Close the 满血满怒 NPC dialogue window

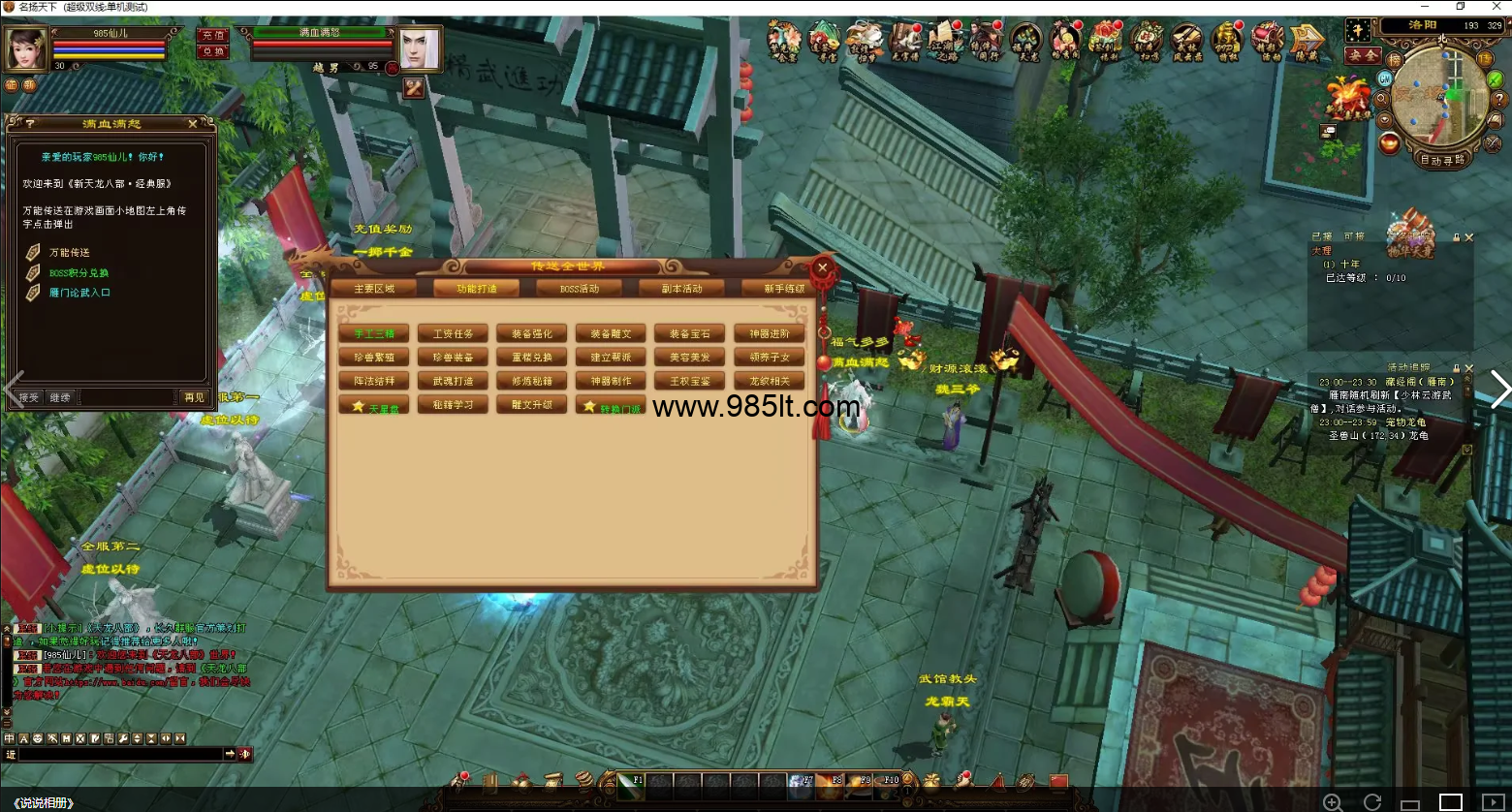pos(193,124)
